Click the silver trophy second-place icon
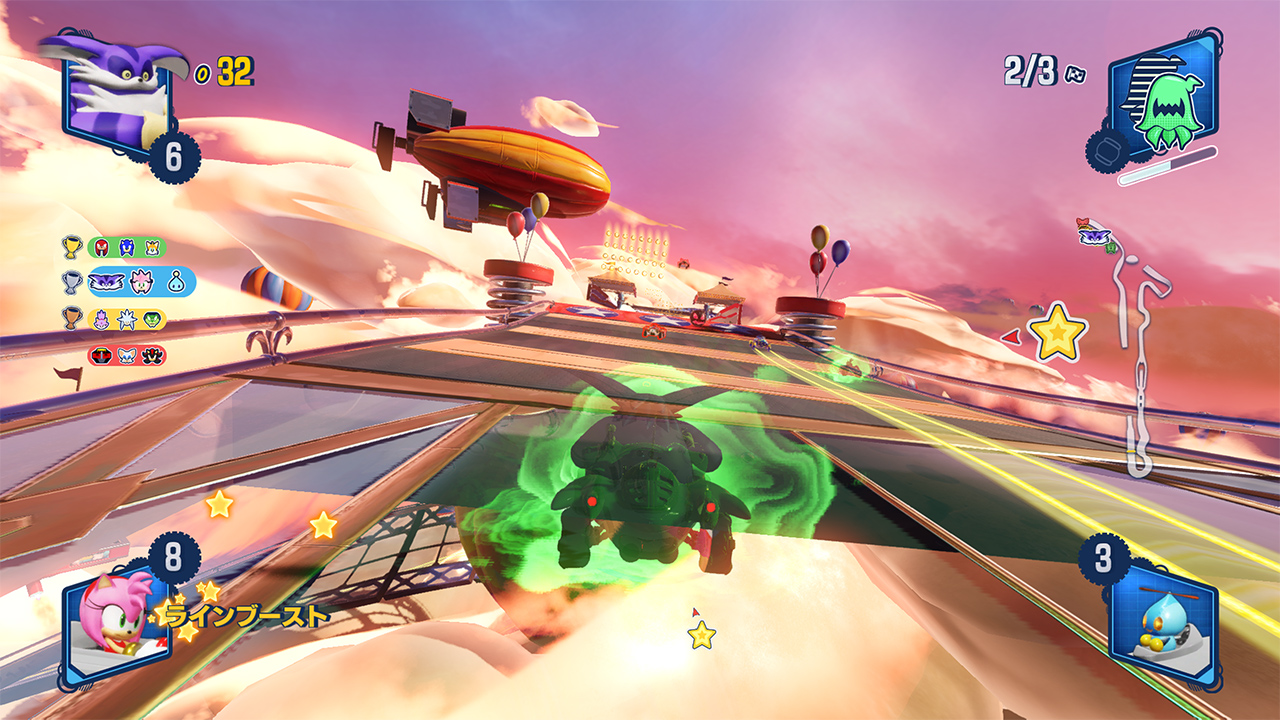This screenshot has height=720, width=1280. 72,282
